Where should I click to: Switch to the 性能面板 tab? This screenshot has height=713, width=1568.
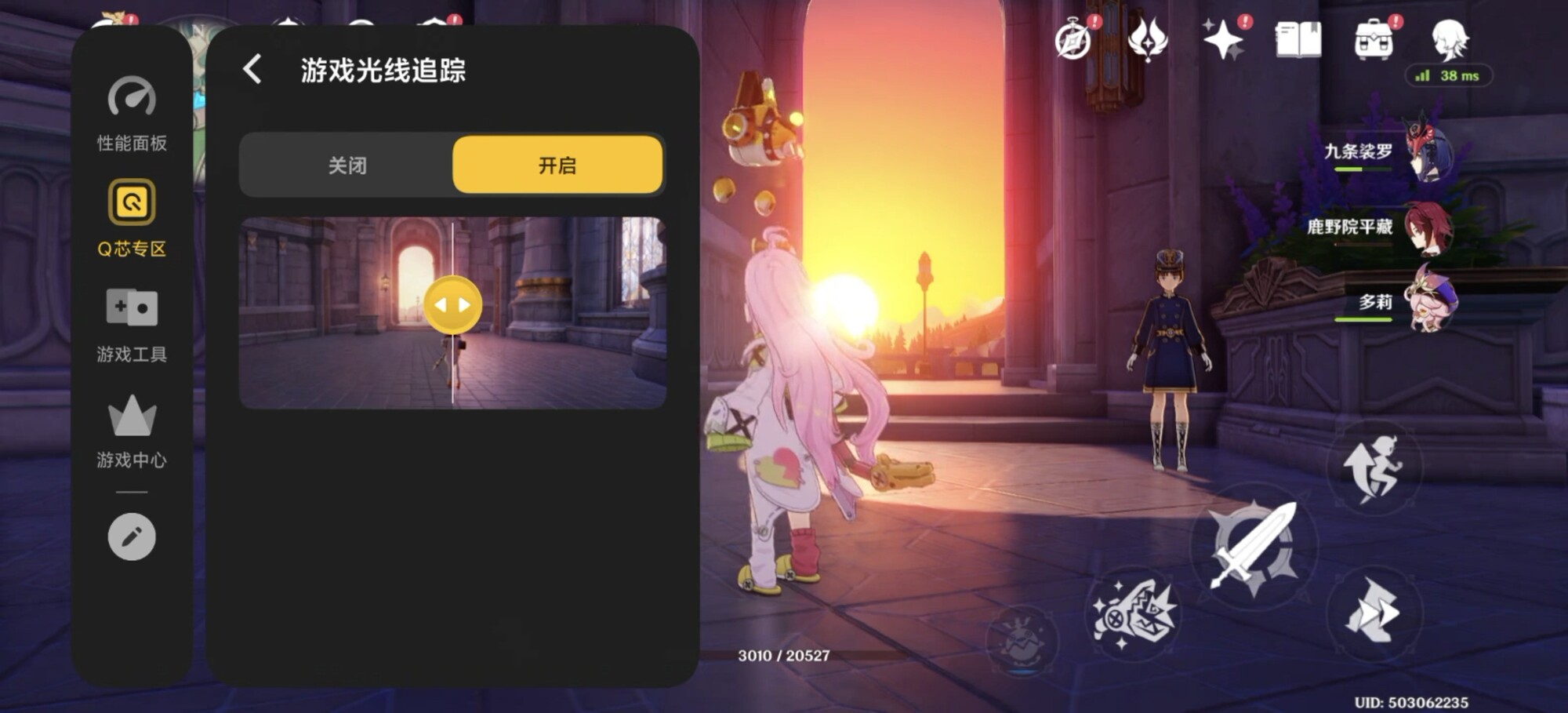click(x=130, y=118)
